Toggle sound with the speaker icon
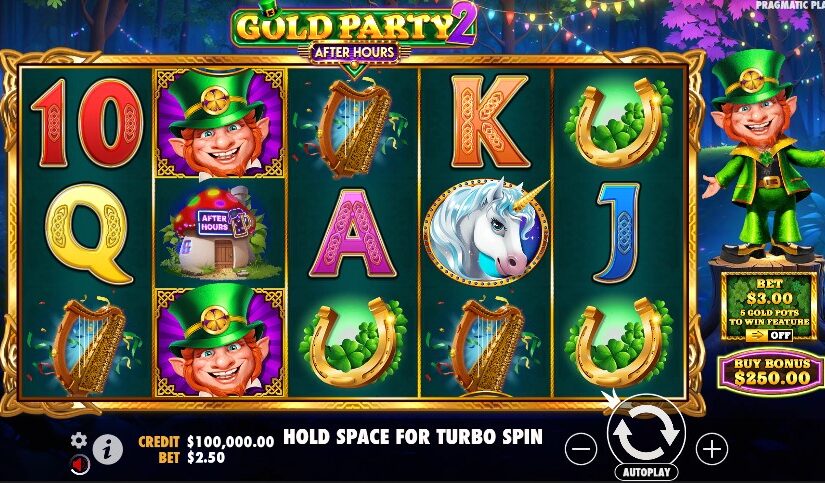The height and width of the screenshot is (483, 825). tap(79, 464)
